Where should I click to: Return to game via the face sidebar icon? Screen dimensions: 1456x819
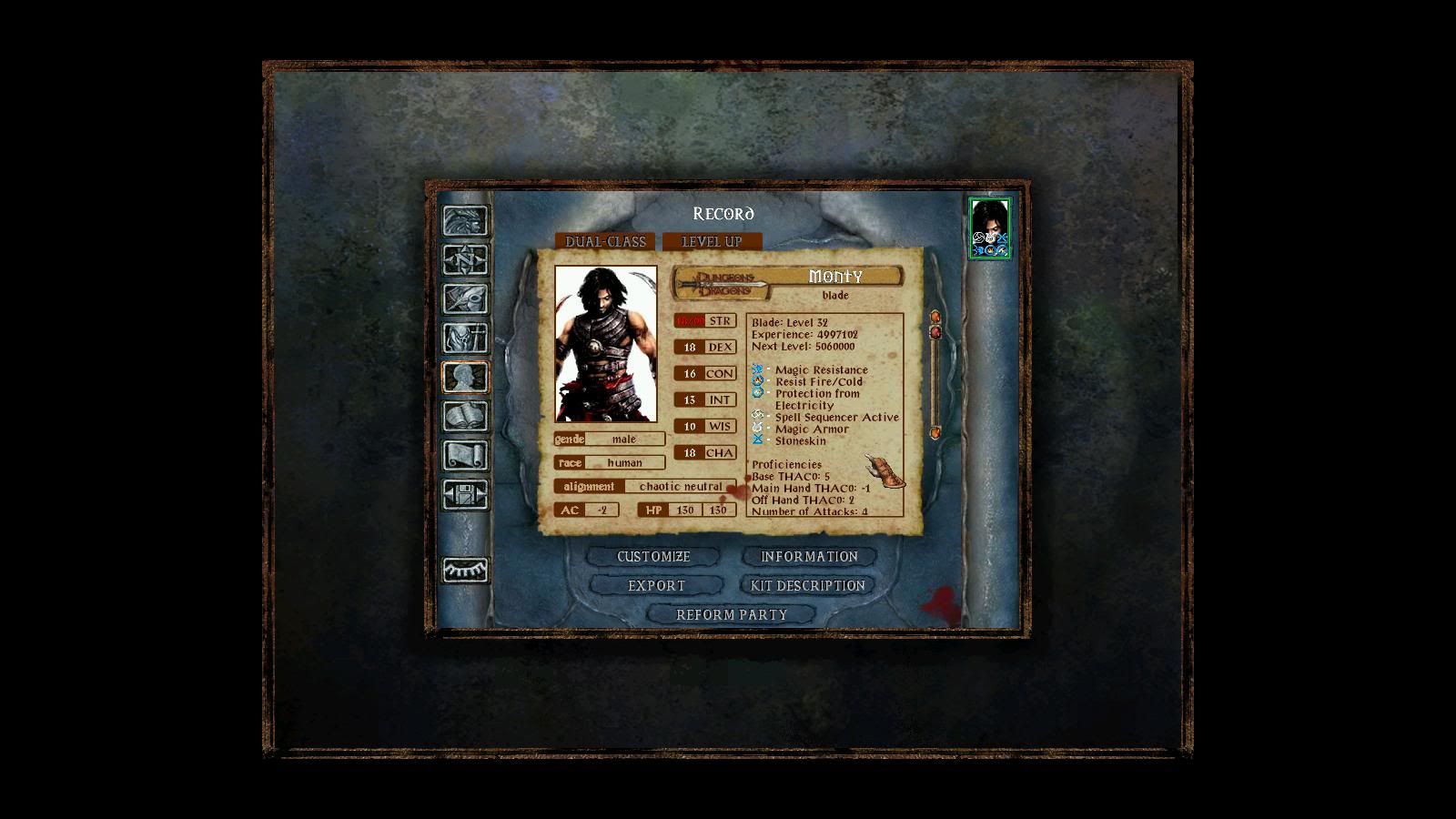click(x=465, y=221)
